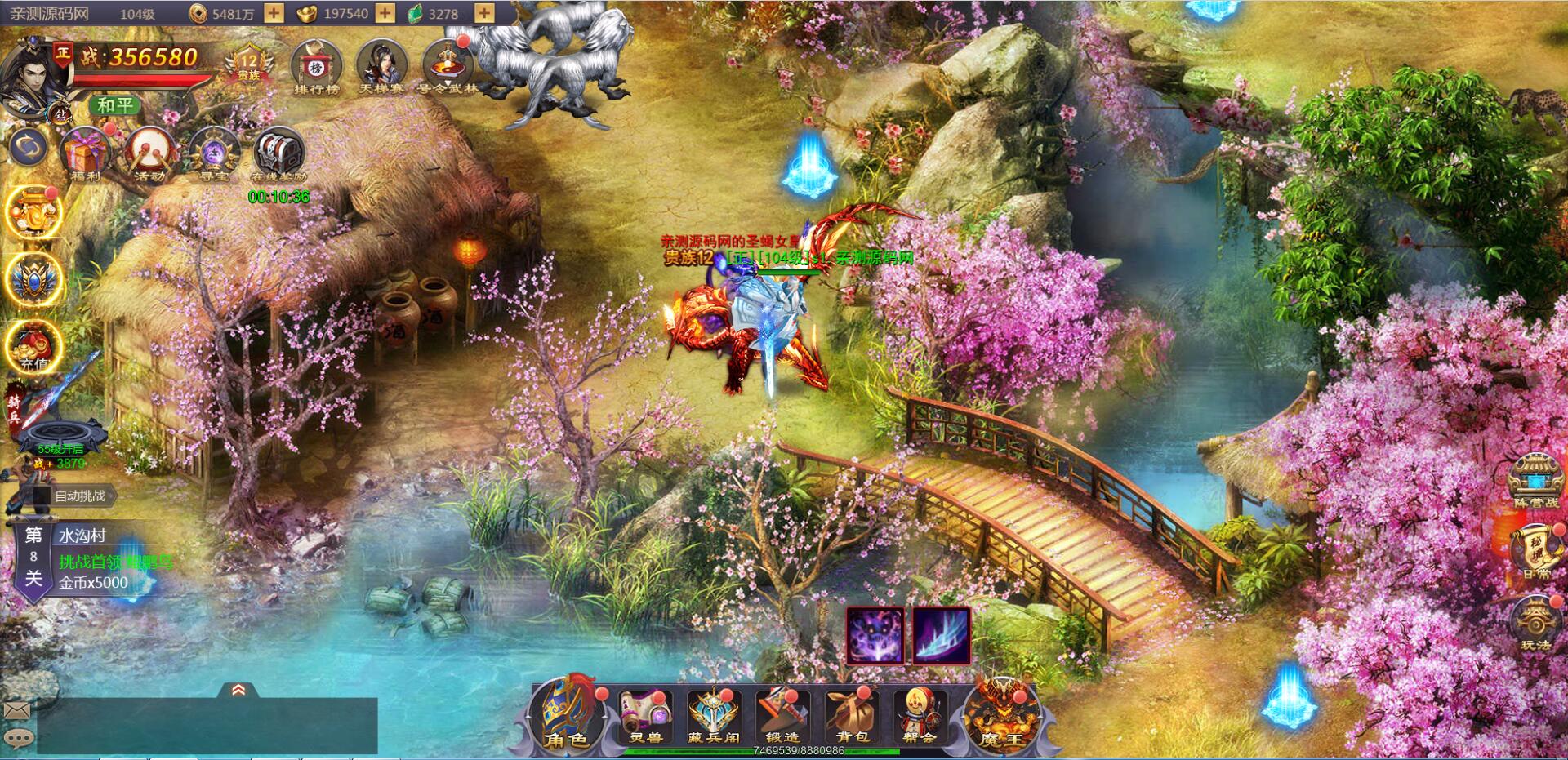1568x760 pixels.
Task: Claim the 在线奖励 online reward chest
Action: coord(278,153)
